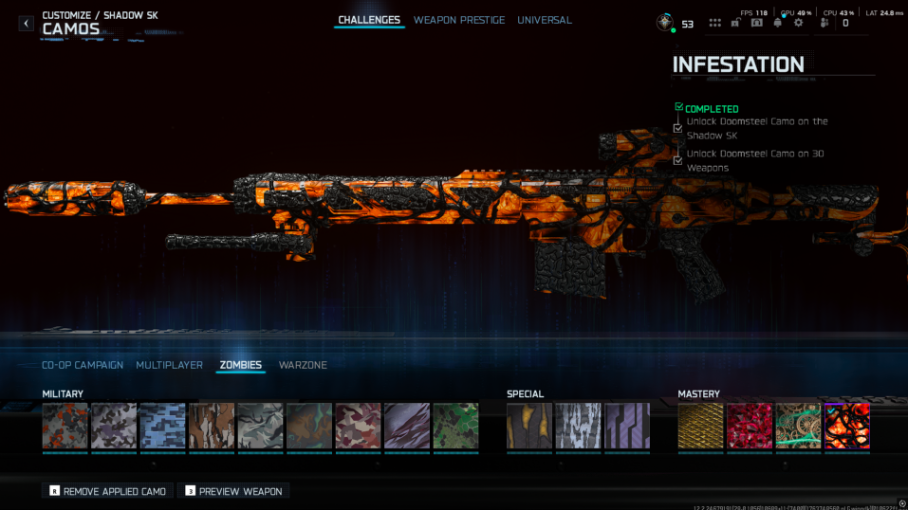Apply the gold mesh Mastery camo
This screenshot has height=510, width=908.
click(700, 426)
